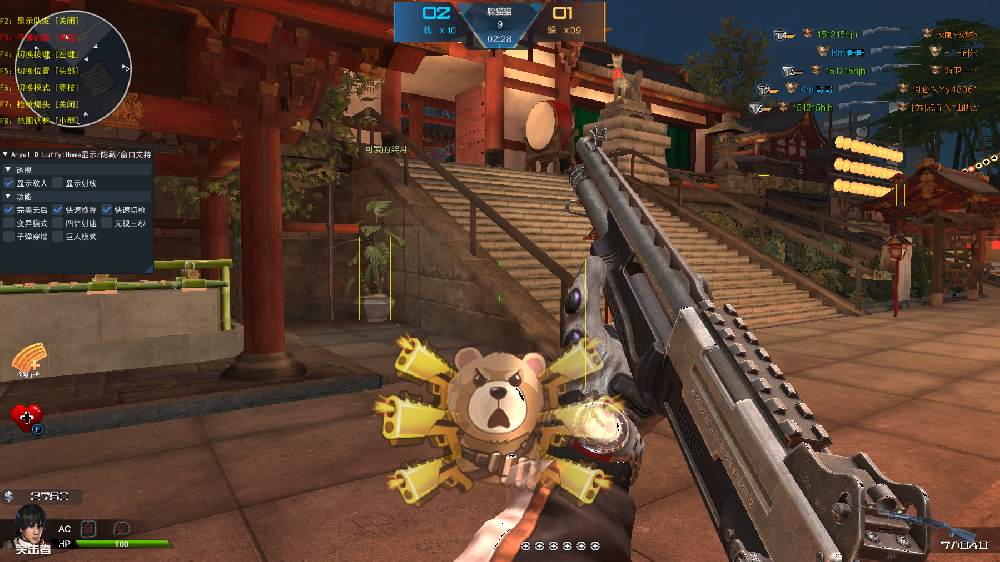Disable the 快速切枪 checkbox
Image resolution: width=1000 pixels, height=562 pixels.
coord(106,210)
